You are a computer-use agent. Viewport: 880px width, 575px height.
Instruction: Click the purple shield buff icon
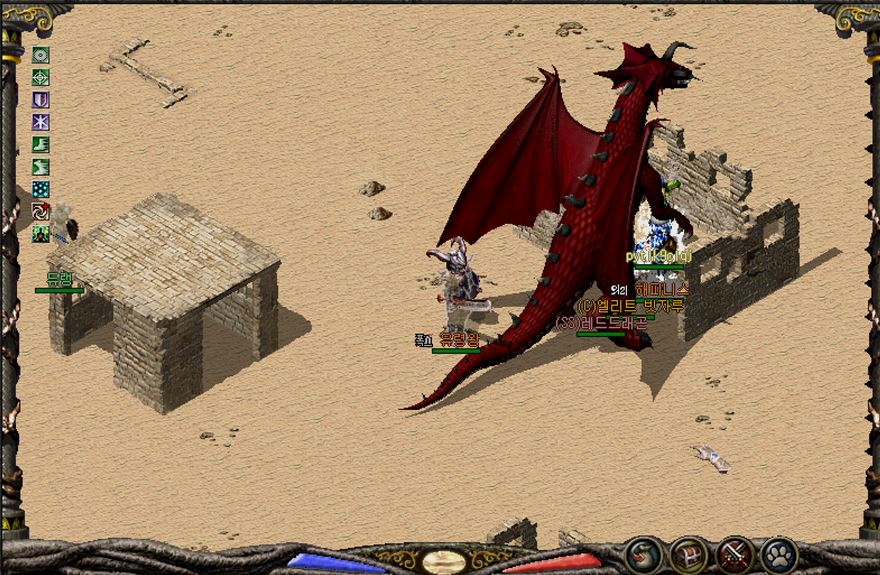(x=41, y=100)
